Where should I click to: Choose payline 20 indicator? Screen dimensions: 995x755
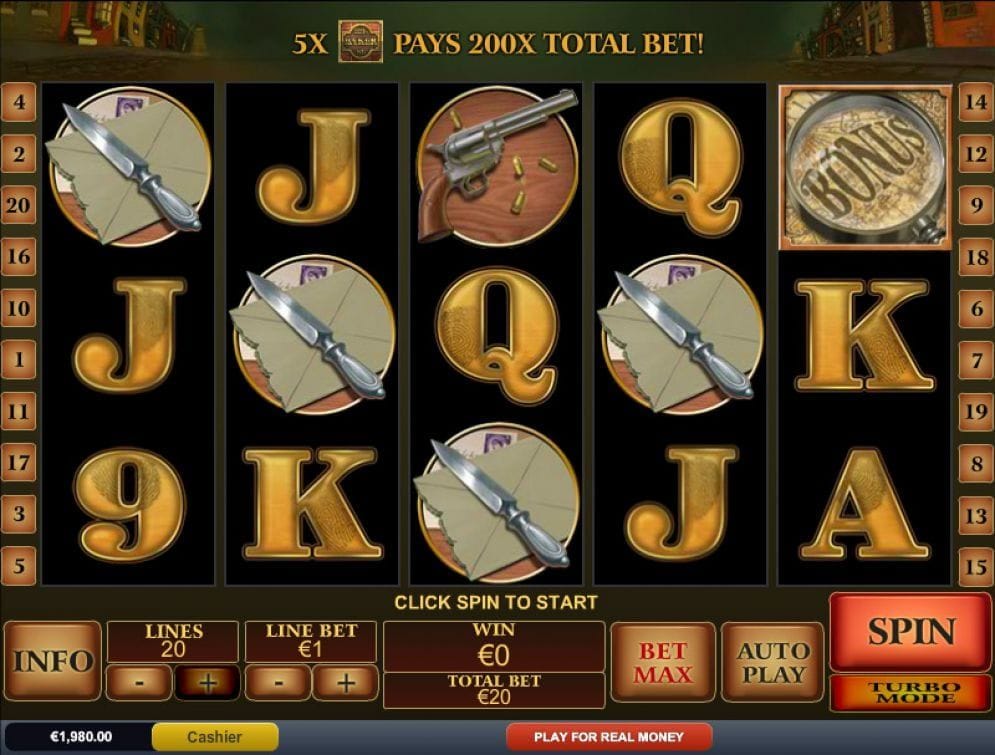click(x=19, y=205)
